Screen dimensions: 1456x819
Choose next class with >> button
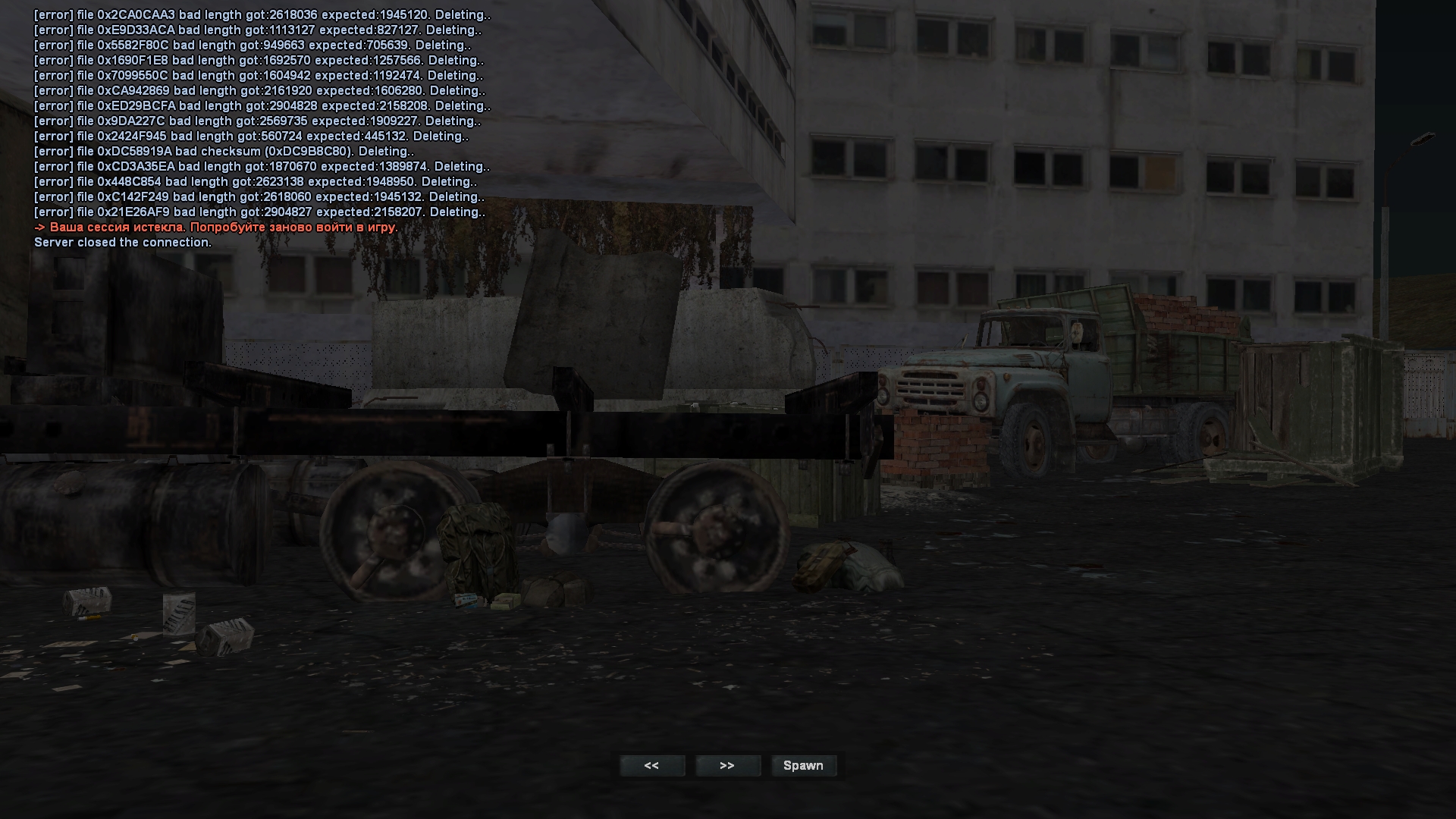click(x=727, y=766)
